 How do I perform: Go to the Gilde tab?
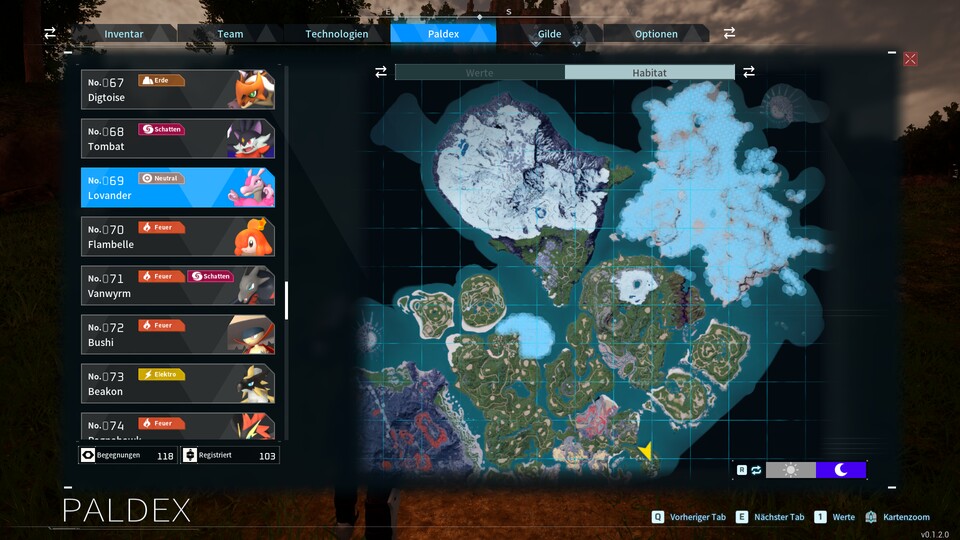tap(549, 34)
